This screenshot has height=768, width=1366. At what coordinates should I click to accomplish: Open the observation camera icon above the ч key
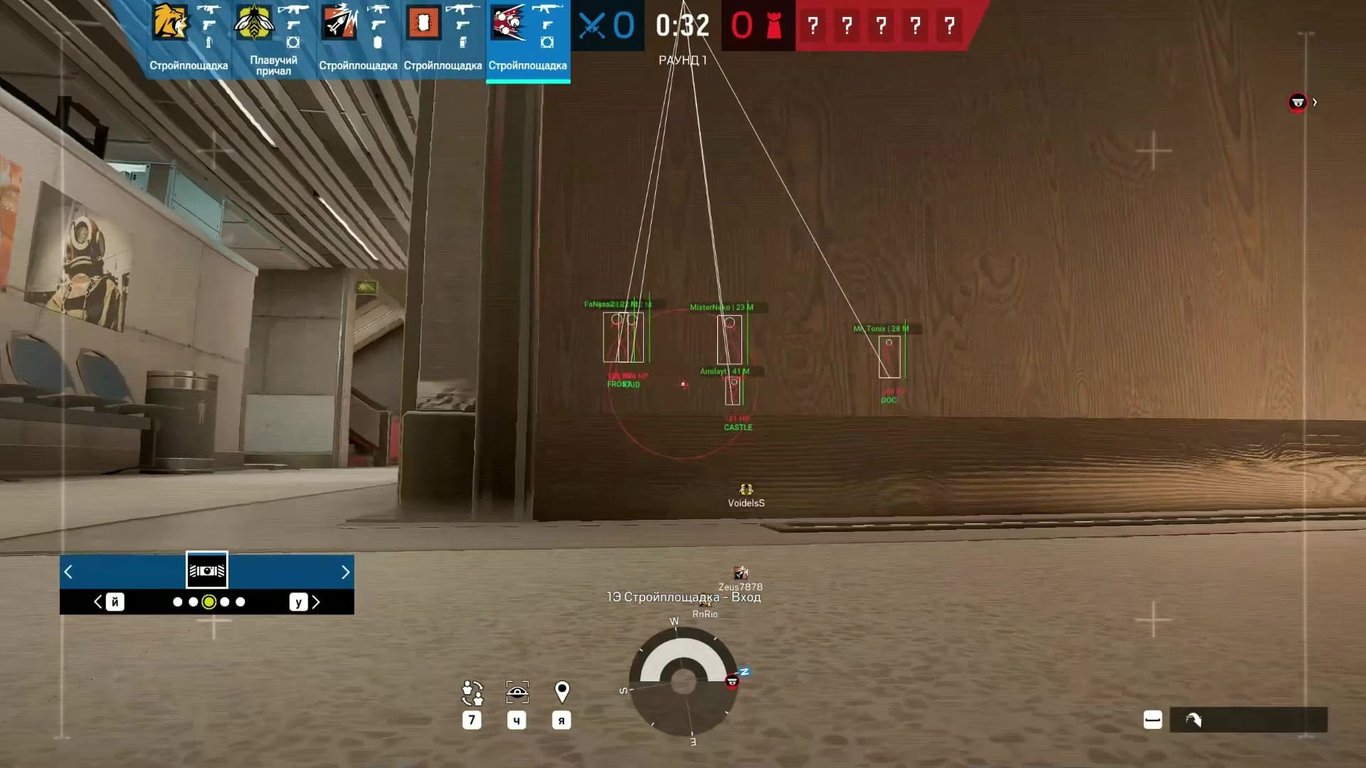click(x=516, y=690)
